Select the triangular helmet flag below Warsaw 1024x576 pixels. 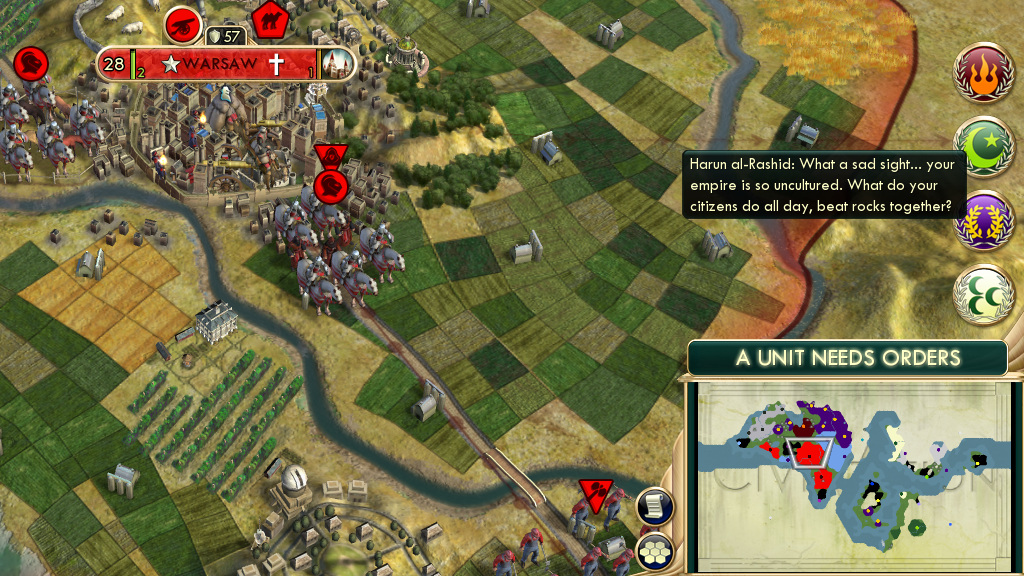coord(329,156)
